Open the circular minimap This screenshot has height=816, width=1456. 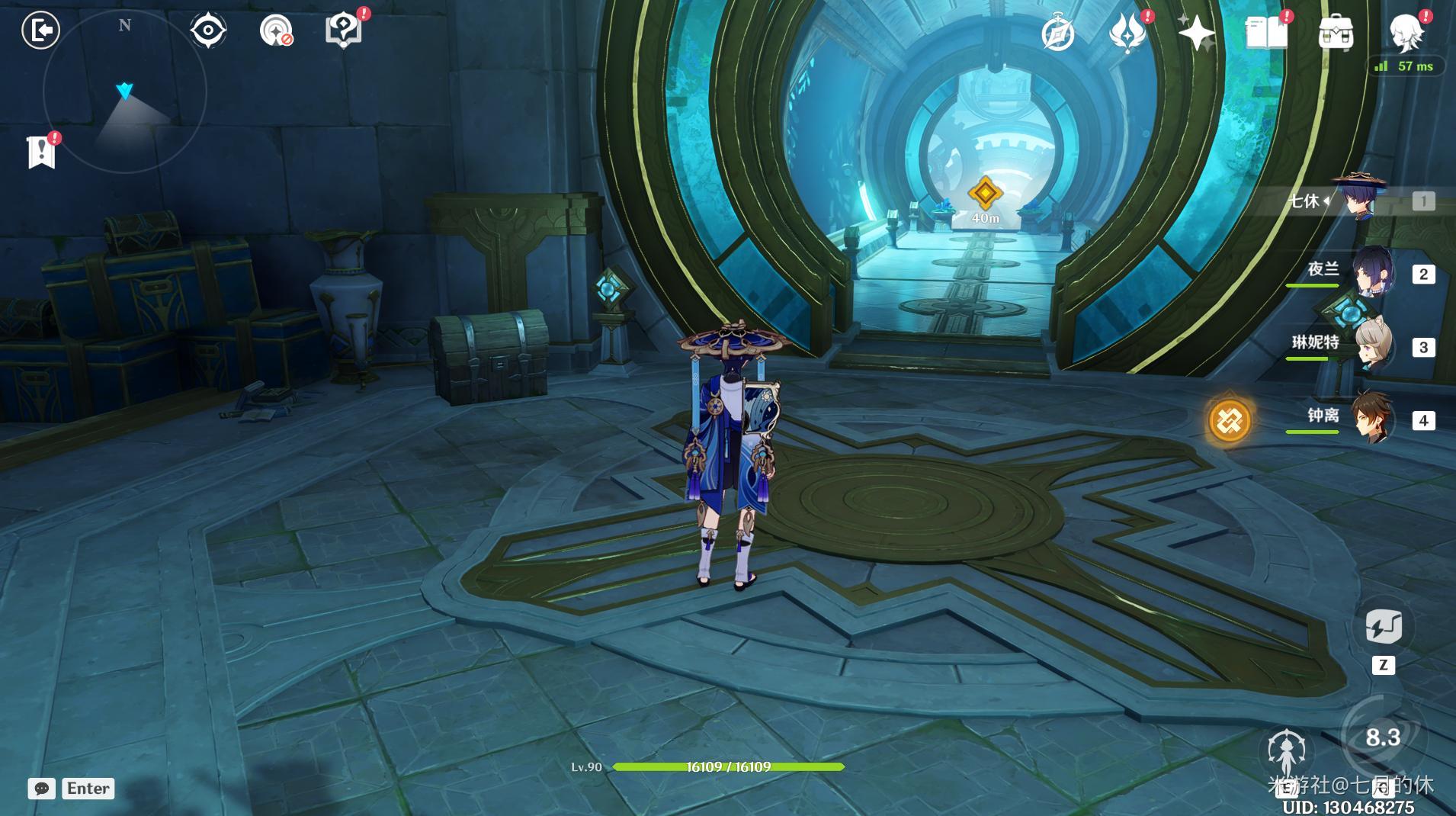coord(125,92)
